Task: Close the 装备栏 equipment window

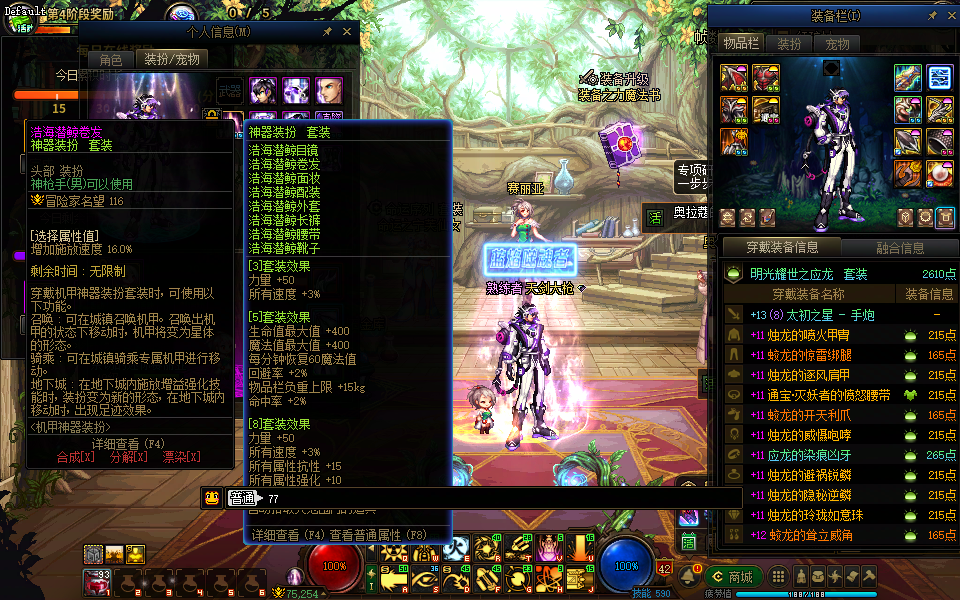Action: coord(949,16)
